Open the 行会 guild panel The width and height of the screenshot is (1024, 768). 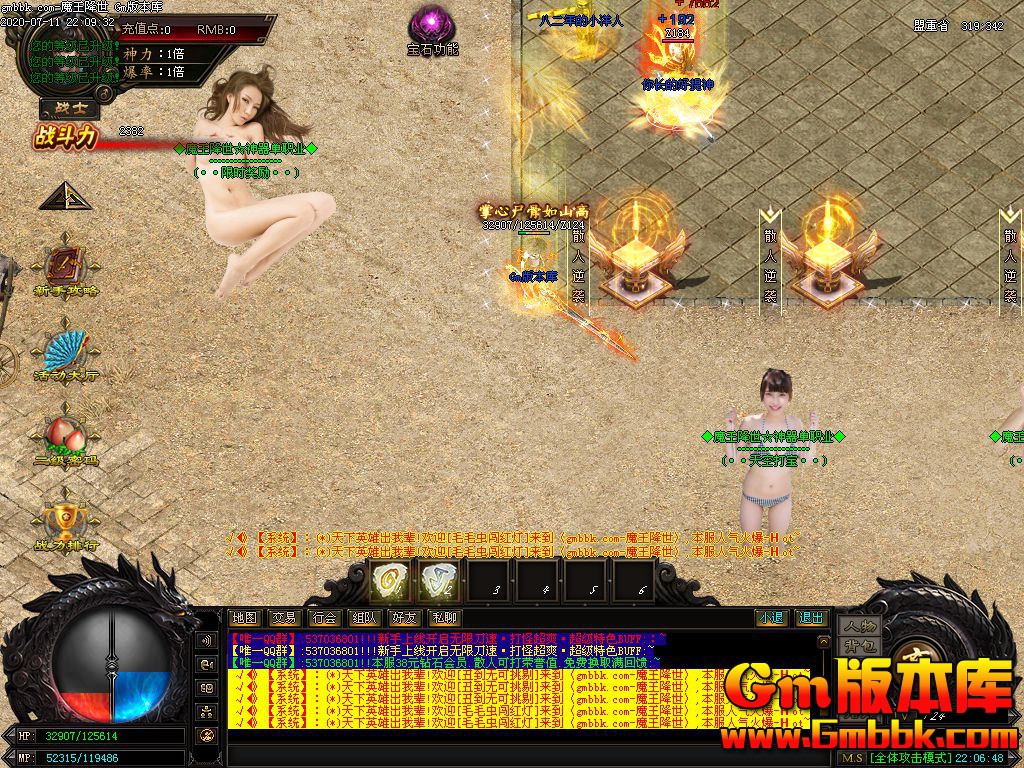point(323,618)
